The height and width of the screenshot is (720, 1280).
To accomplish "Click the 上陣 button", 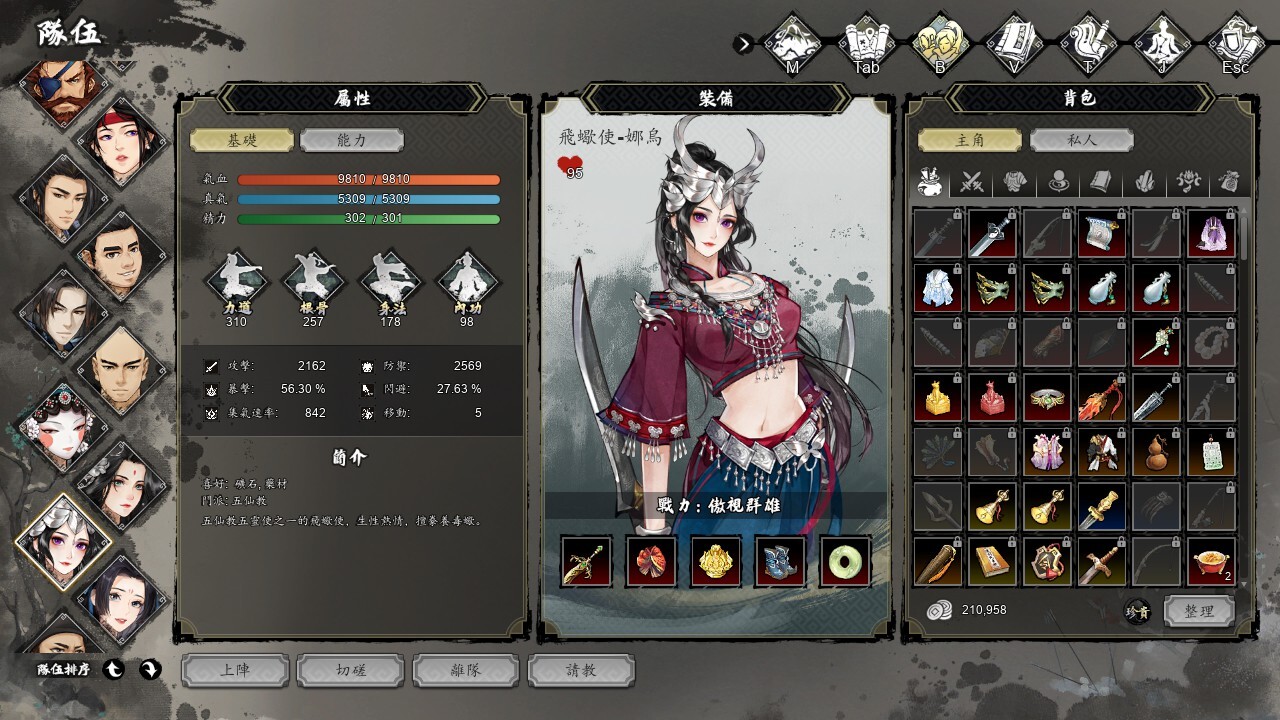I will pos(235,670).
